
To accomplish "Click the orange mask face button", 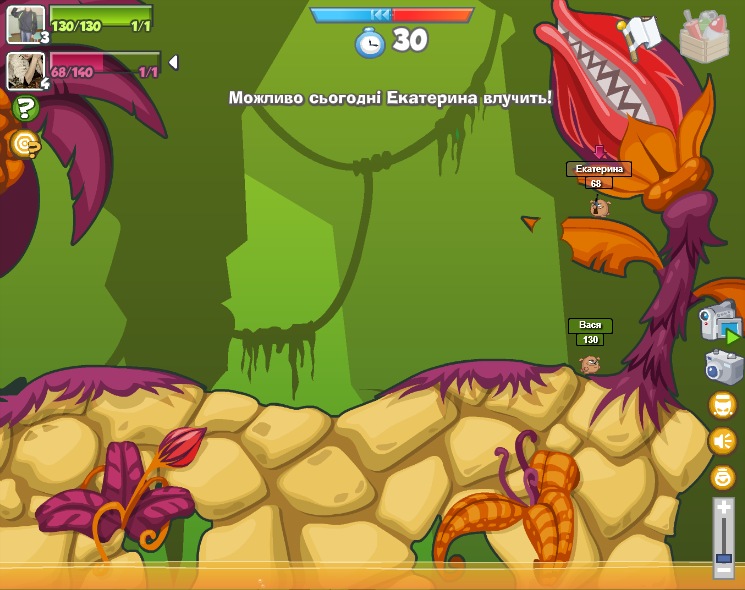I will [722, 405].
